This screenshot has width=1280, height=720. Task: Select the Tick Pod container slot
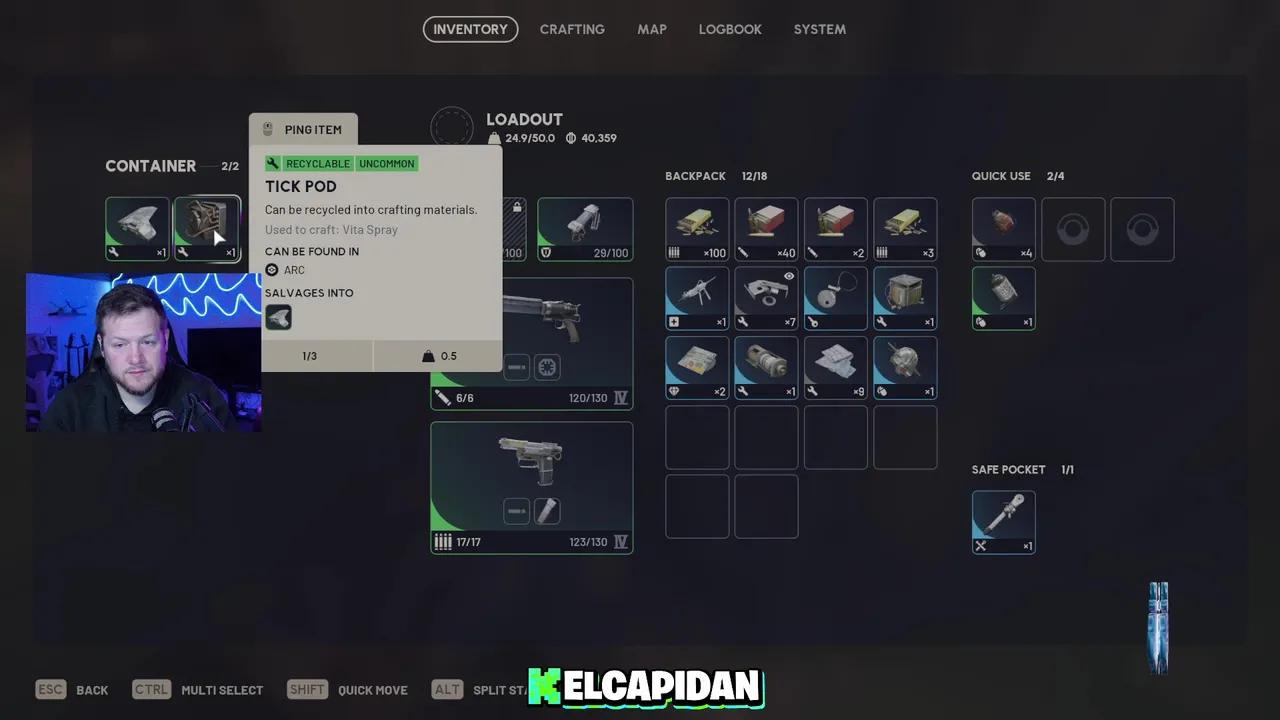pyautogui.click(x=207, y=228)
